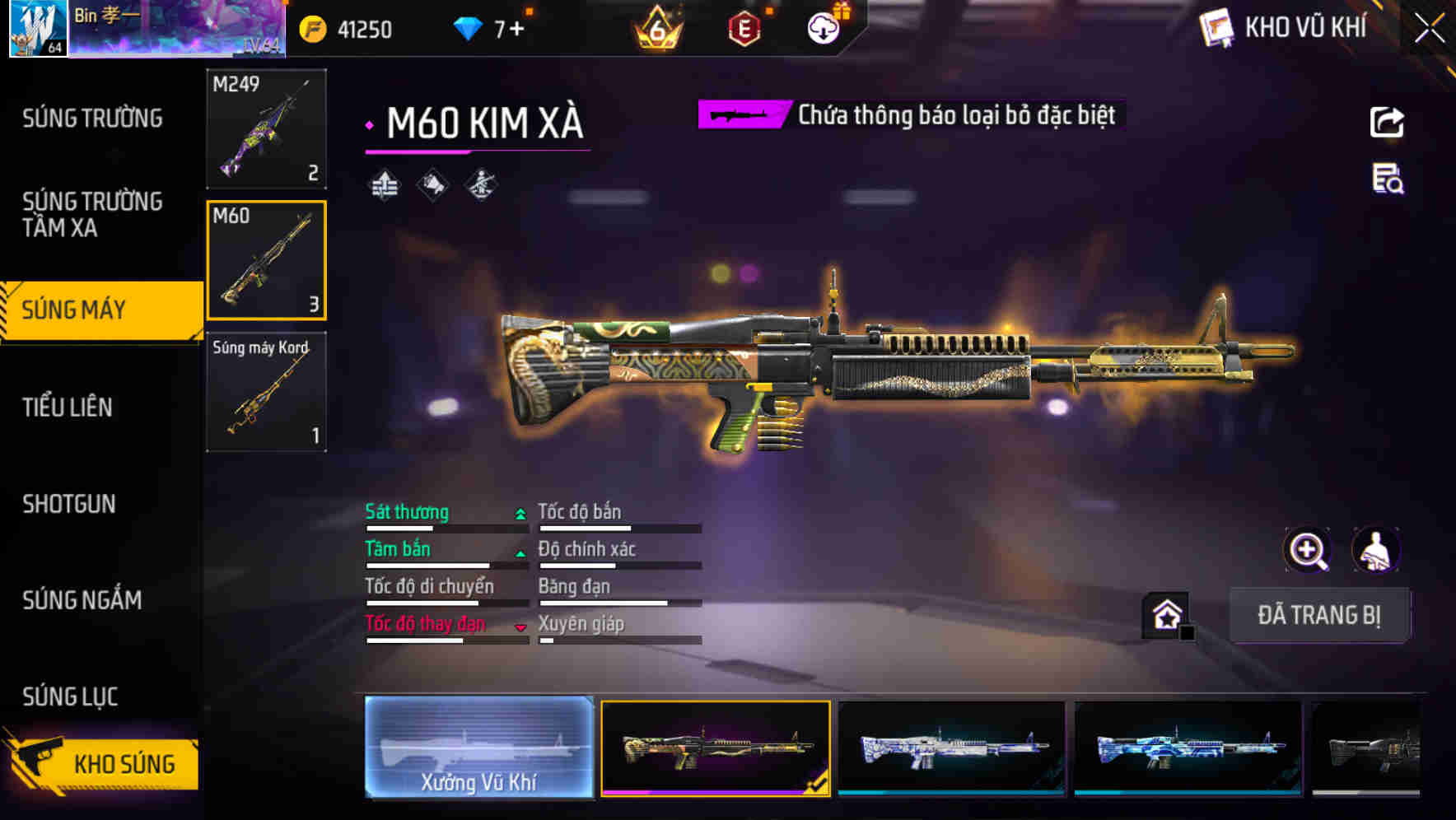1456x820 pixels.
Task: Open the download cloud icon
Action: 823,30
